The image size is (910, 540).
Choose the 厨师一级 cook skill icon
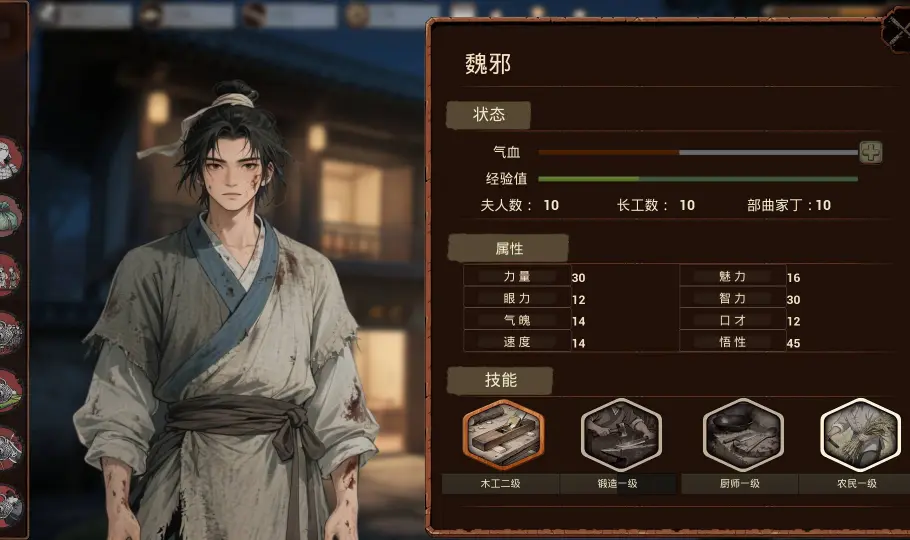point(742,434)
